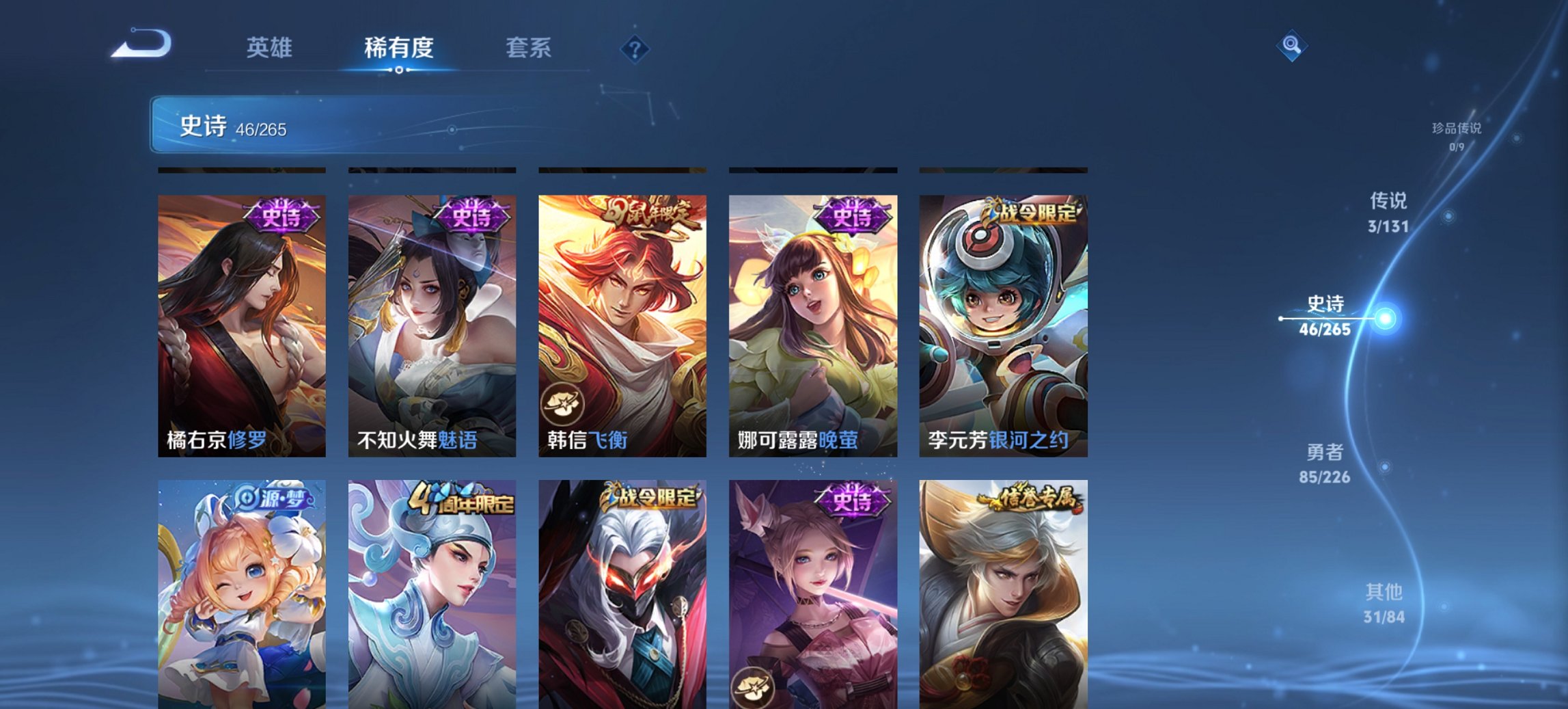Switch to the 英雄 tab
Screen dimensions: 1568x709
pos(271,48)
